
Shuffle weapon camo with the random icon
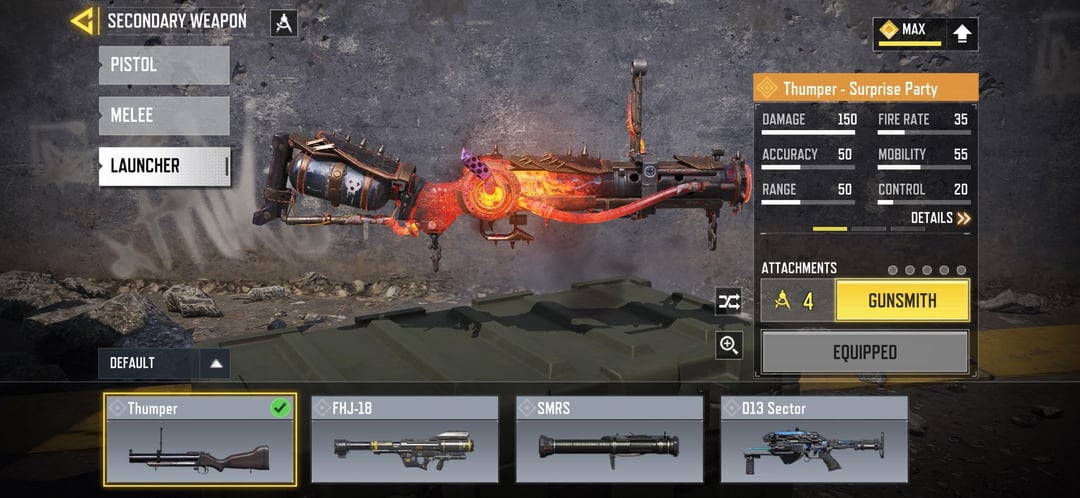(729, 301)
